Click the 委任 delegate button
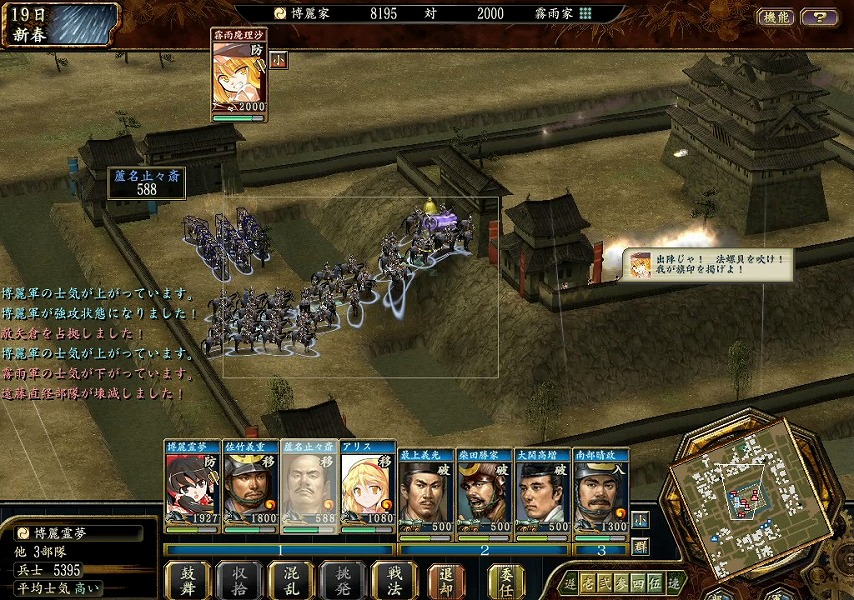Image resolution: width=854 pixels, height=600 pixels. (506, 580)
